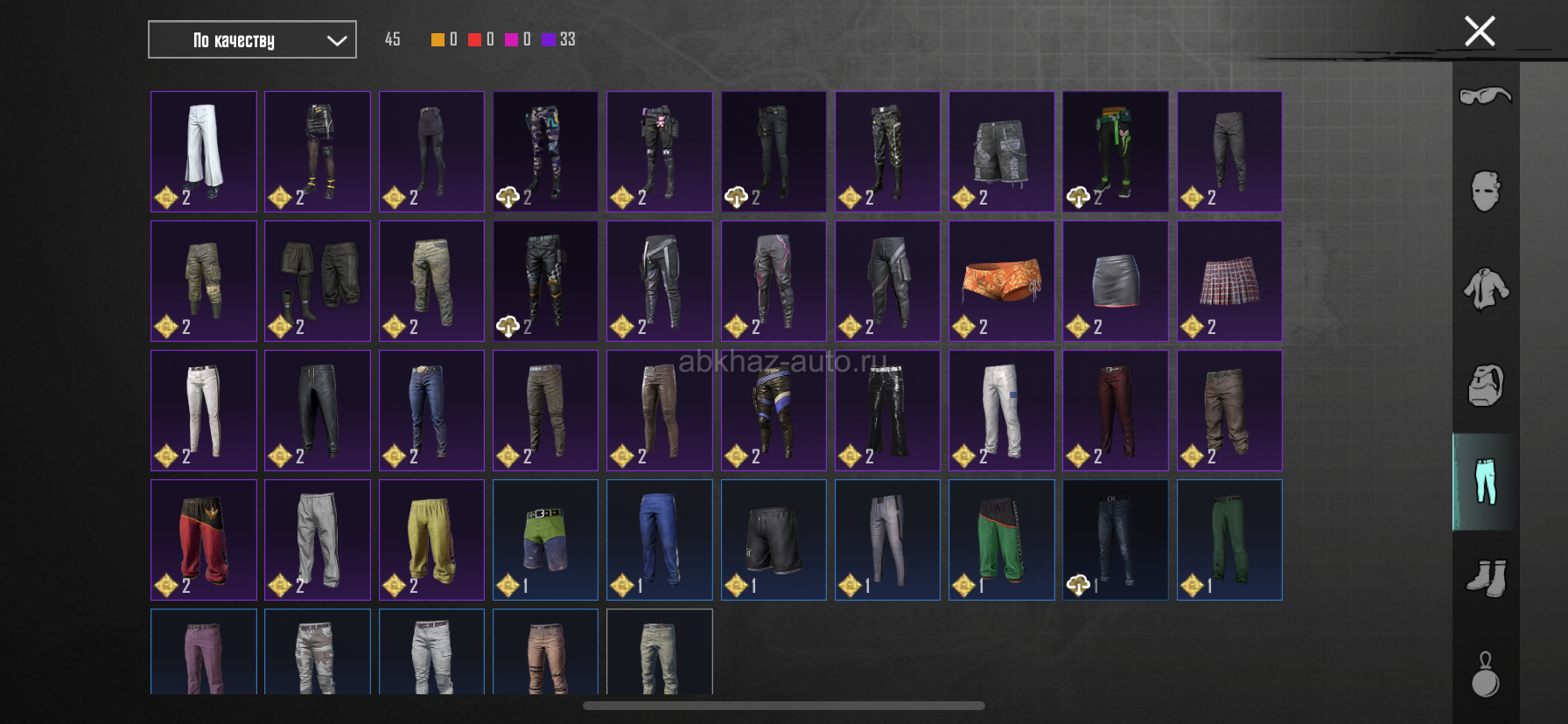Viewport: 1568px width, 724px height.
Task: Choose the black shiny leather pants
Action: tap(887, 410)
